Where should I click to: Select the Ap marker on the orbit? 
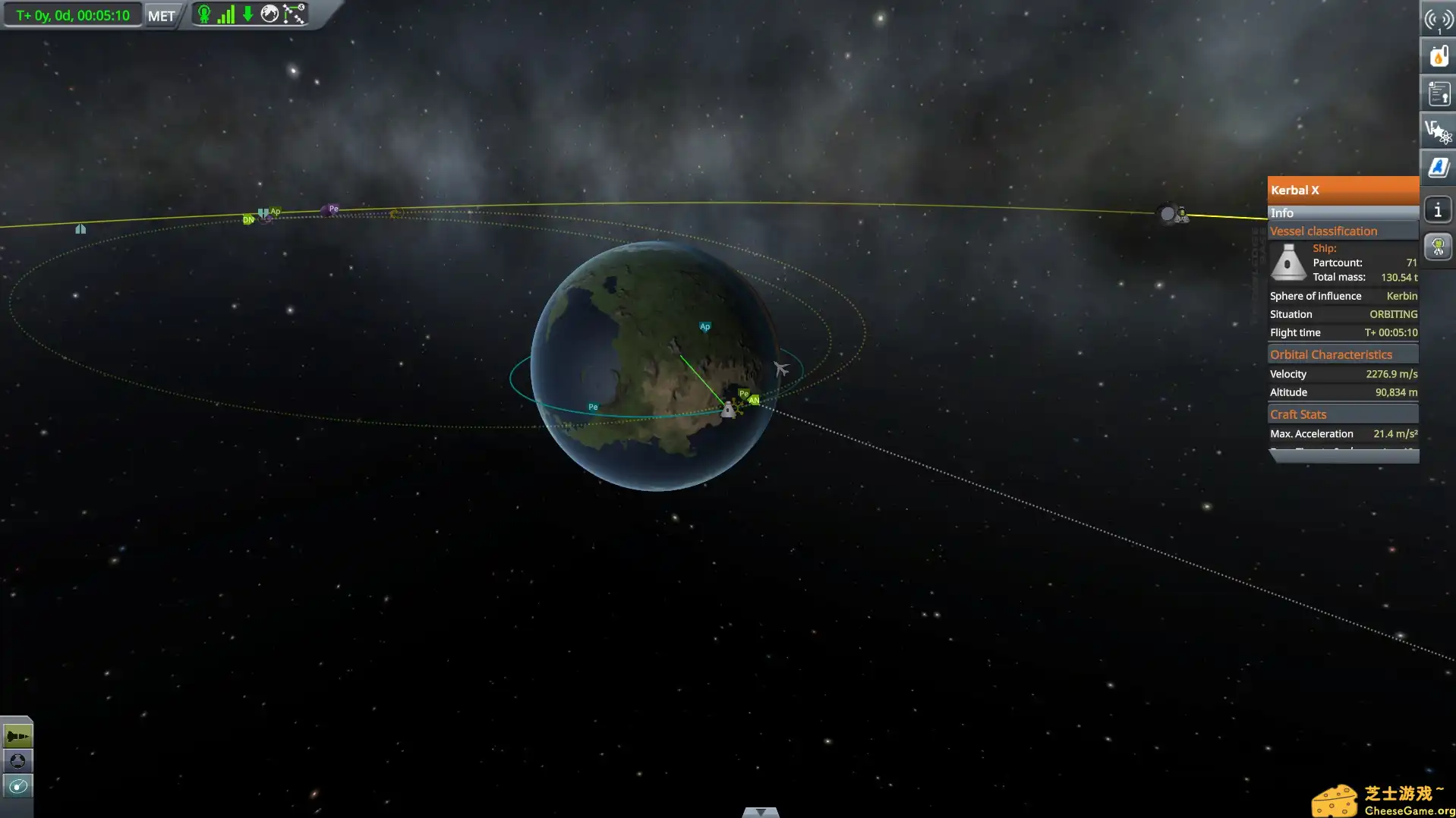point(704,326)
